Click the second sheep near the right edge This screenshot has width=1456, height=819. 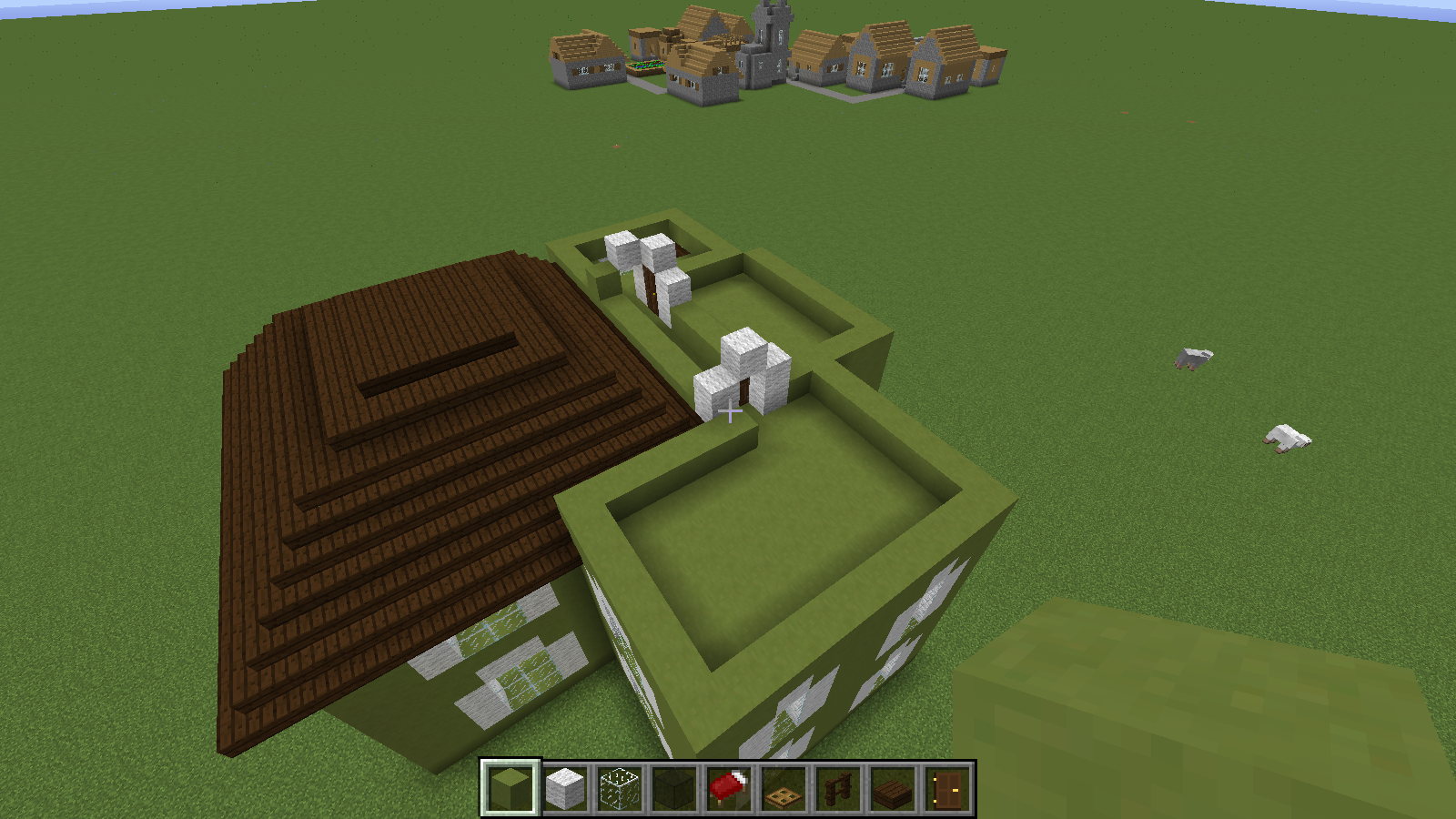point(1286,437)
